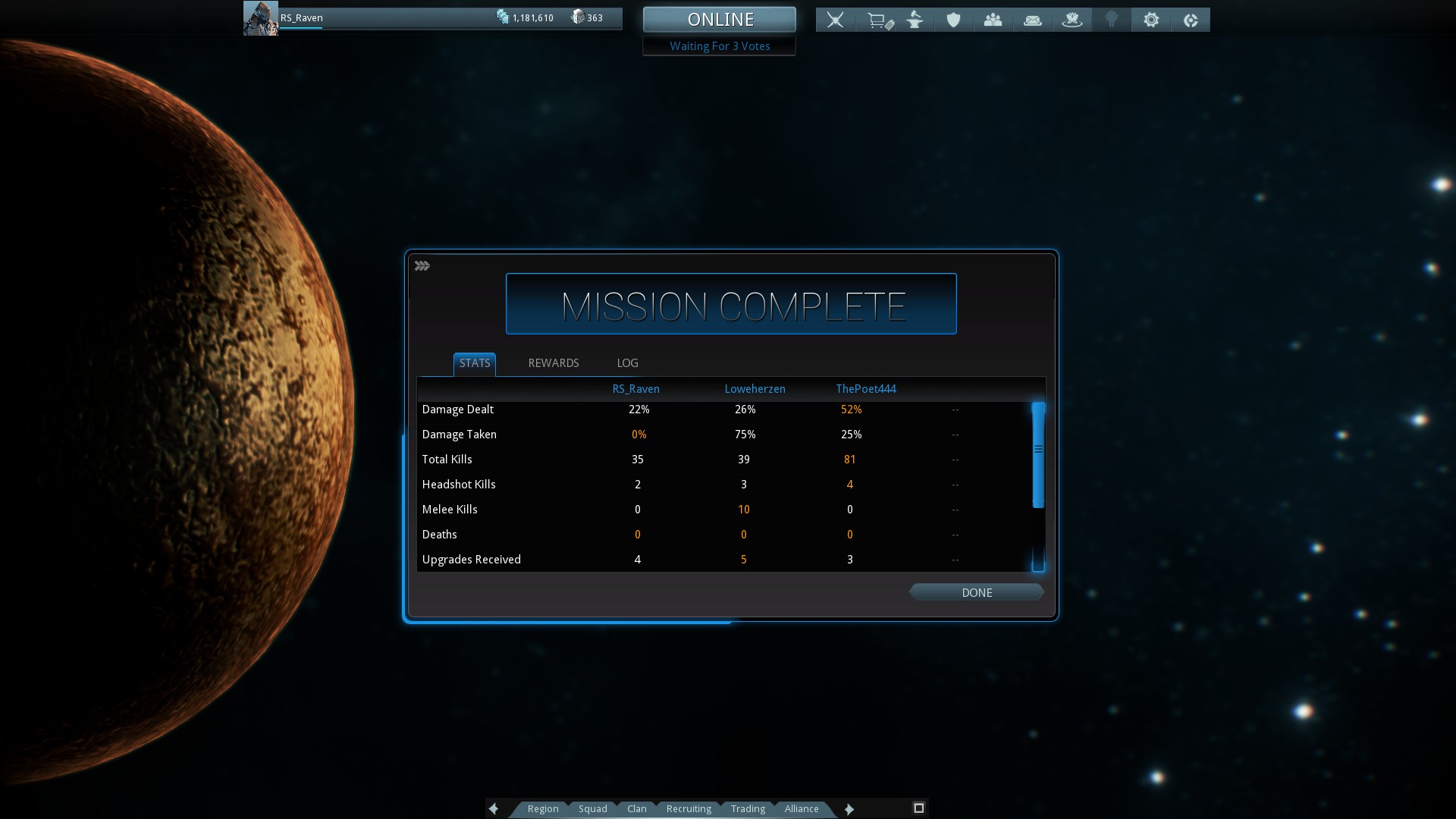
Task: Select the Trading chat tab
Action: point(748,809)
